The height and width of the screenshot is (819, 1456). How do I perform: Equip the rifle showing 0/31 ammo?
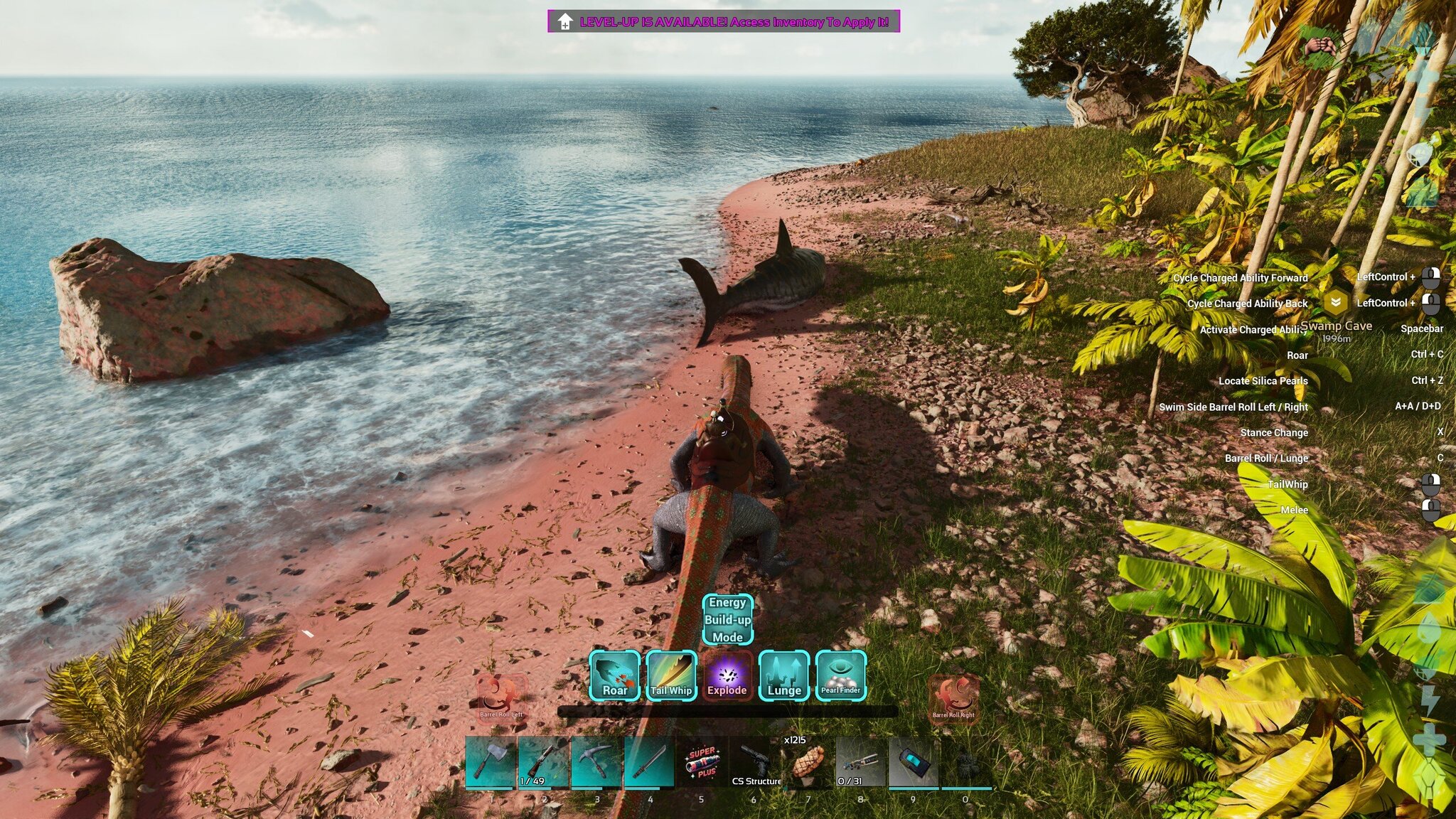(860, 762)
